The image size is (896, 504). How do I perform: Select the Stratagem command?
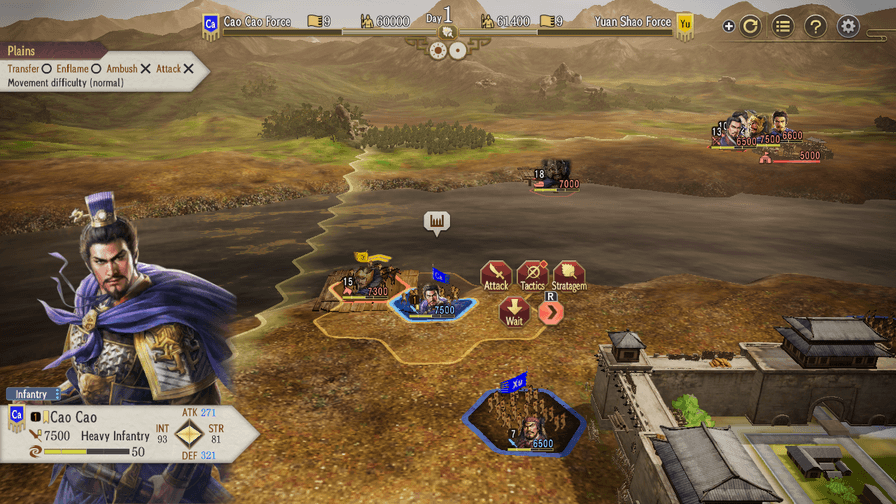[569, 274]
